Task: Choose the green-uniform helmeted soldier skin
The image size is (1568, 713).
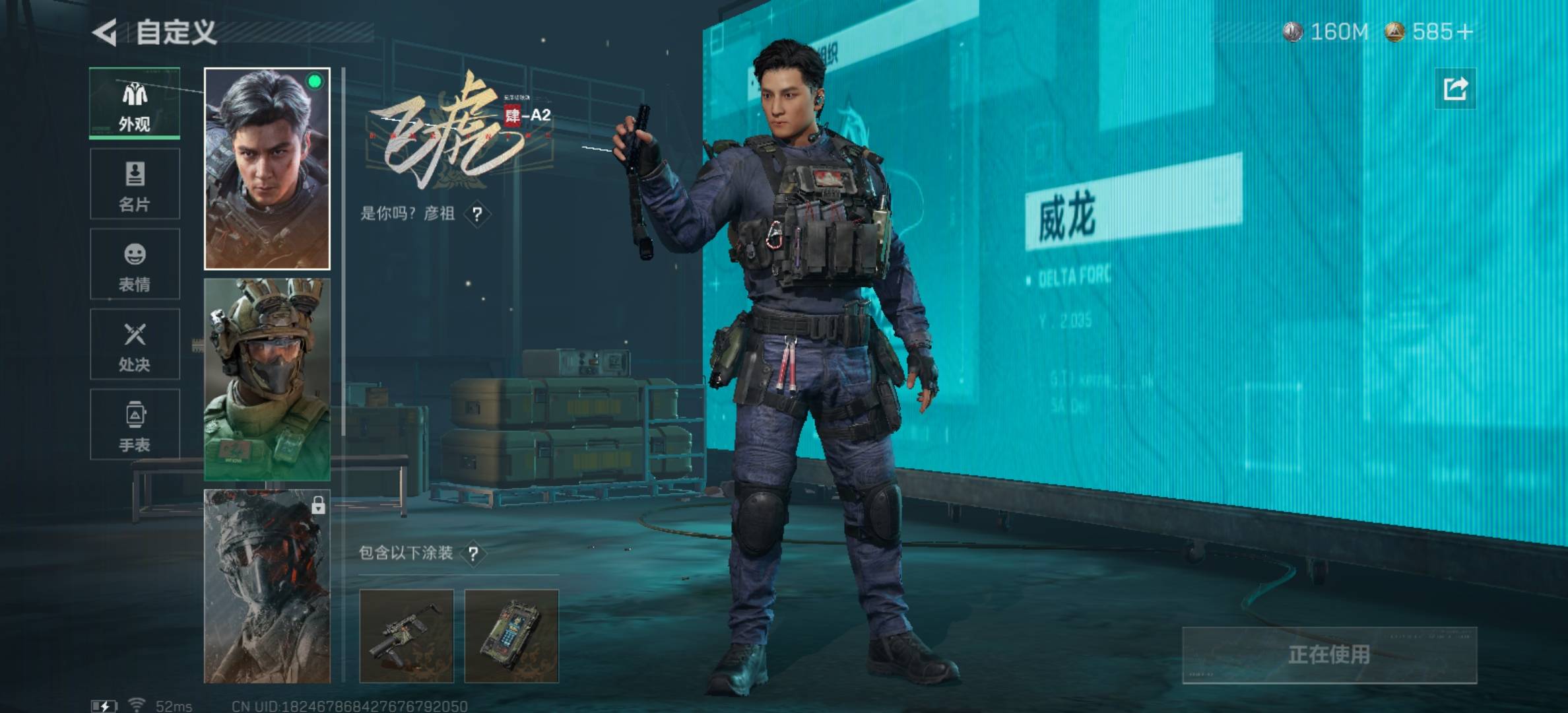Action: click(267, 380)
